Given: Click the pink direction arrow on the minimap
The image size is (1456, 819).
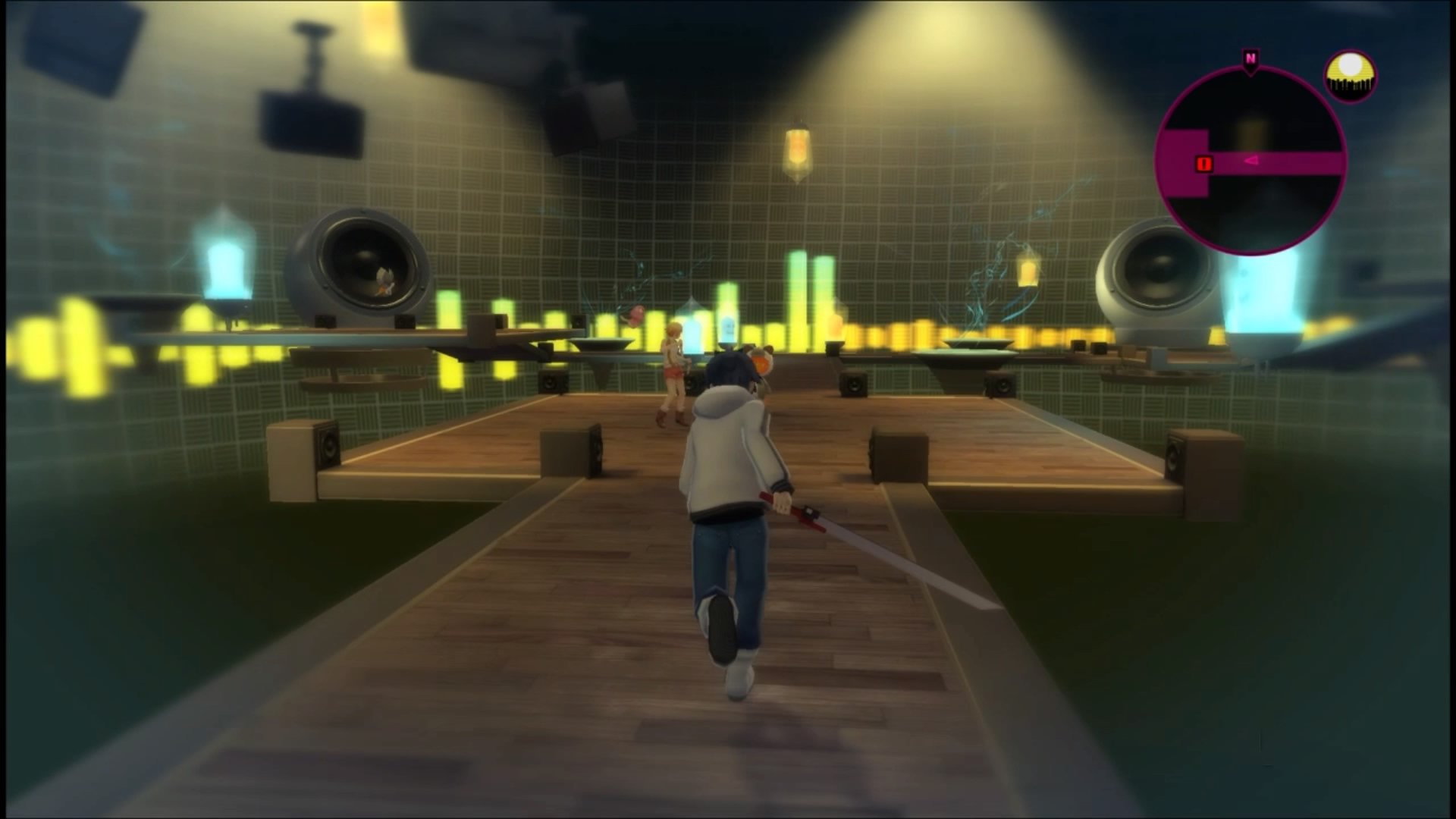Looking at the screenshot, I should click(x=1251, y=160).
